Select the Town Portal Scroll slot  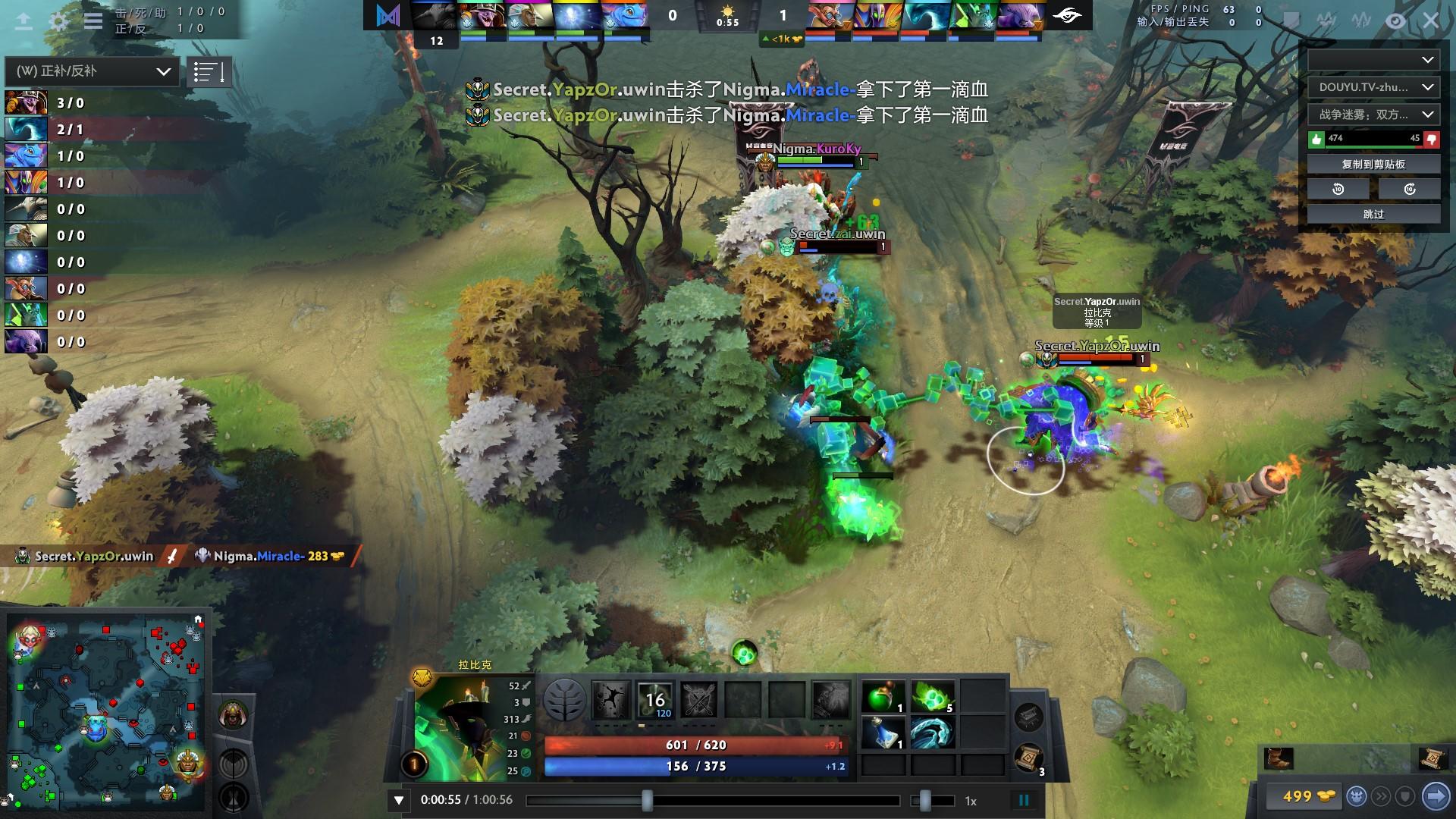[x=1029, y=758]
